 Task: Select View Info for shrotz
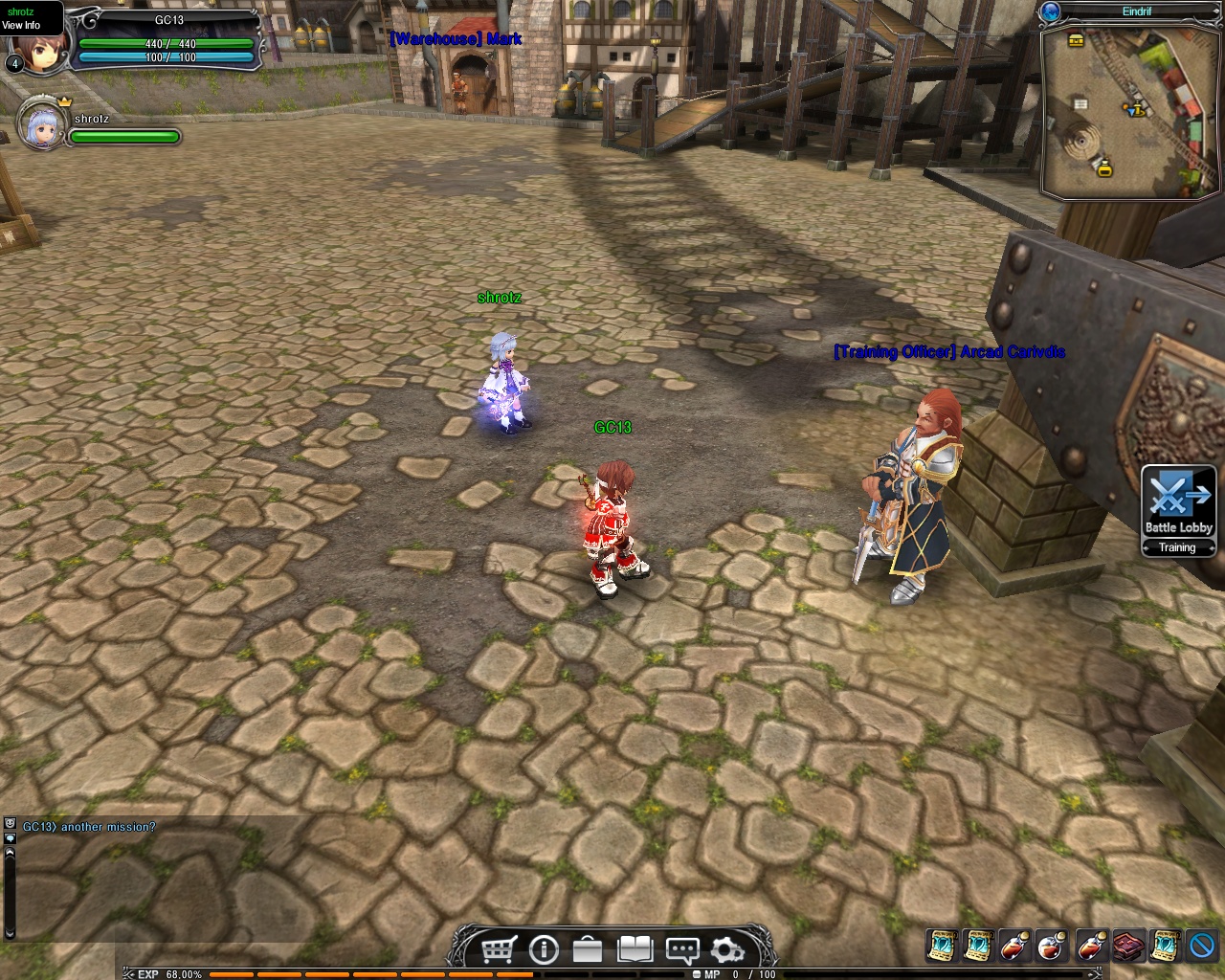[21, 25]
